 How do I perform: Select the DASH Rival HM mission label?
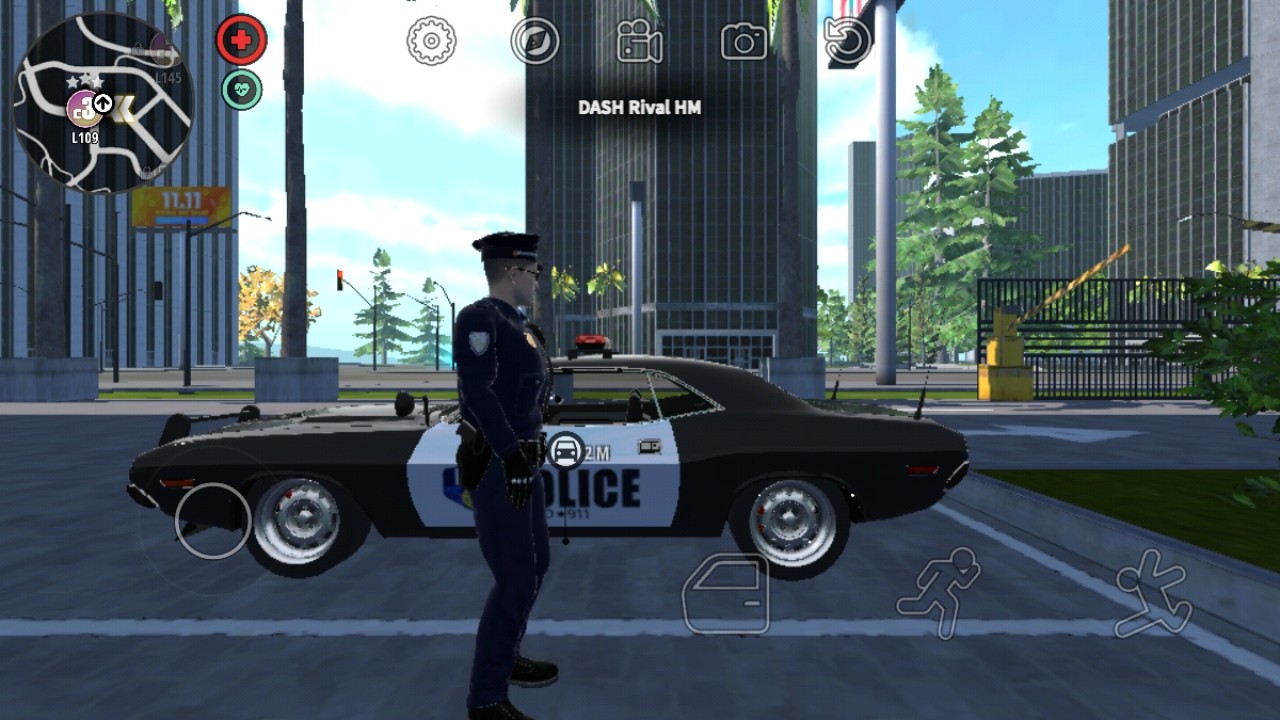point(639,105)
